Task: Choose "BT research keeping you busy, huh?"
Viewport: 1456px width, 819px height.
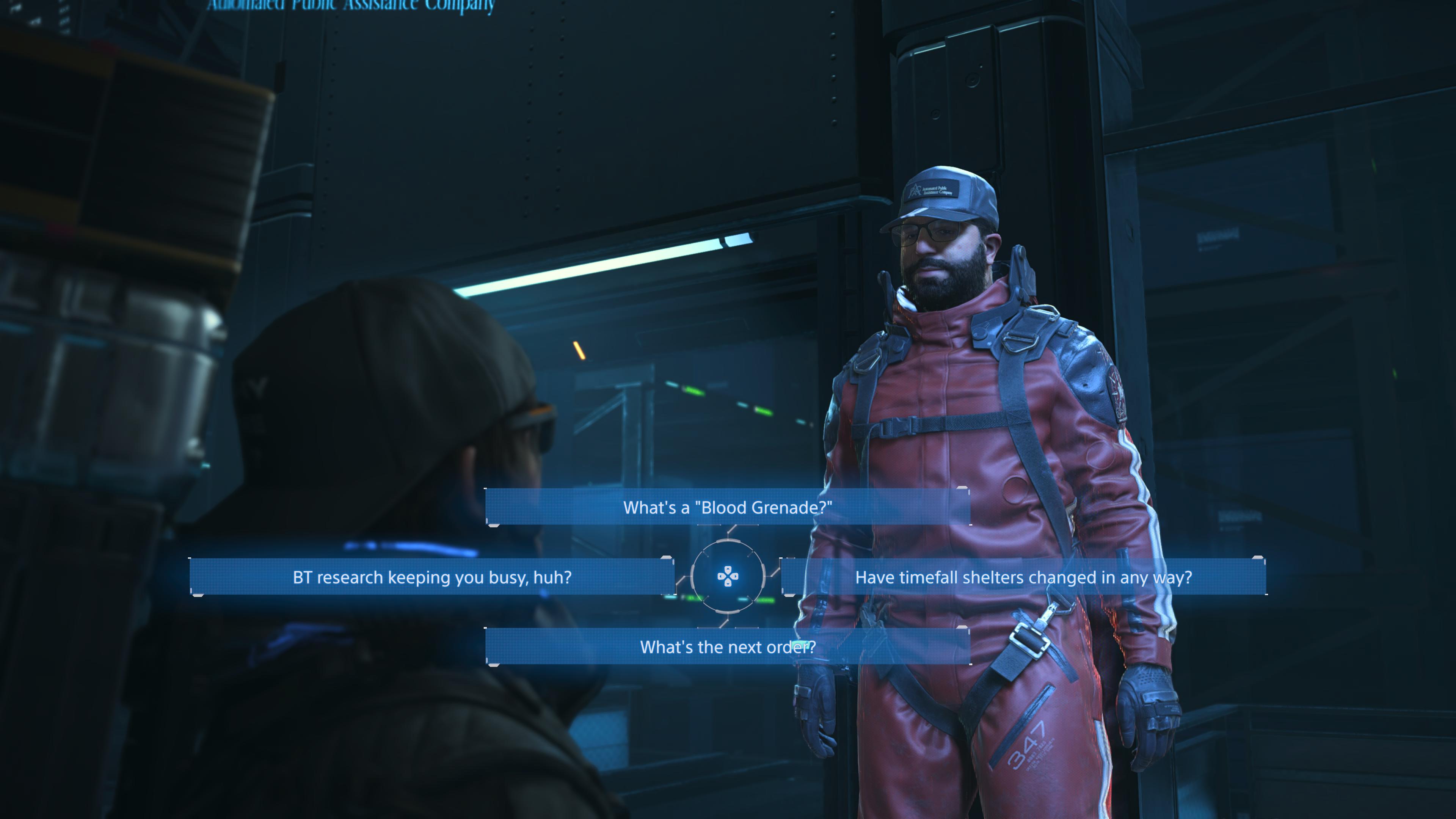Action: pyautogui.click(x=432, y=576)
